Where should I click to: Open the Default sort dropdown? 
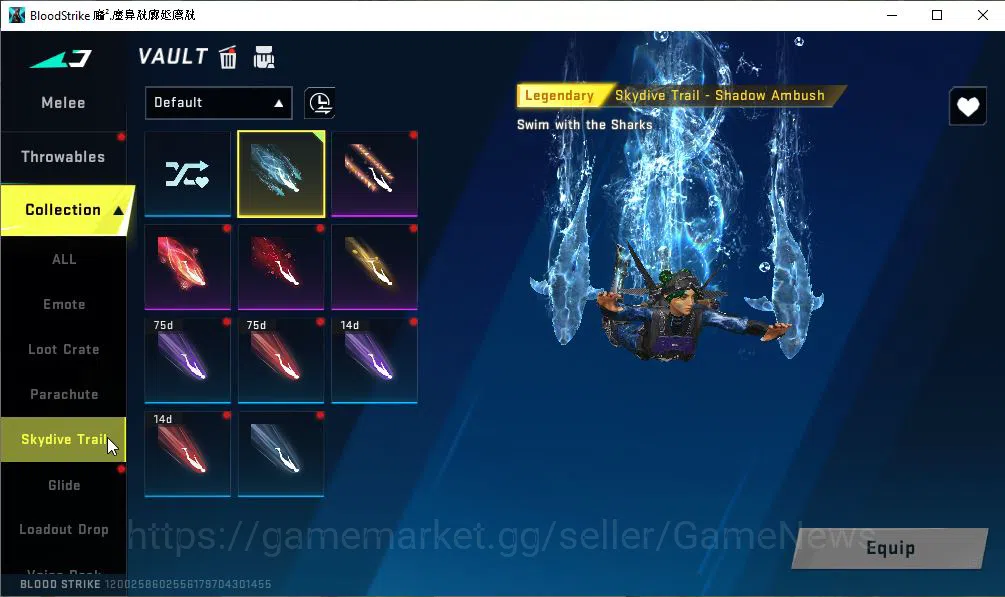(x=218, y=102)
